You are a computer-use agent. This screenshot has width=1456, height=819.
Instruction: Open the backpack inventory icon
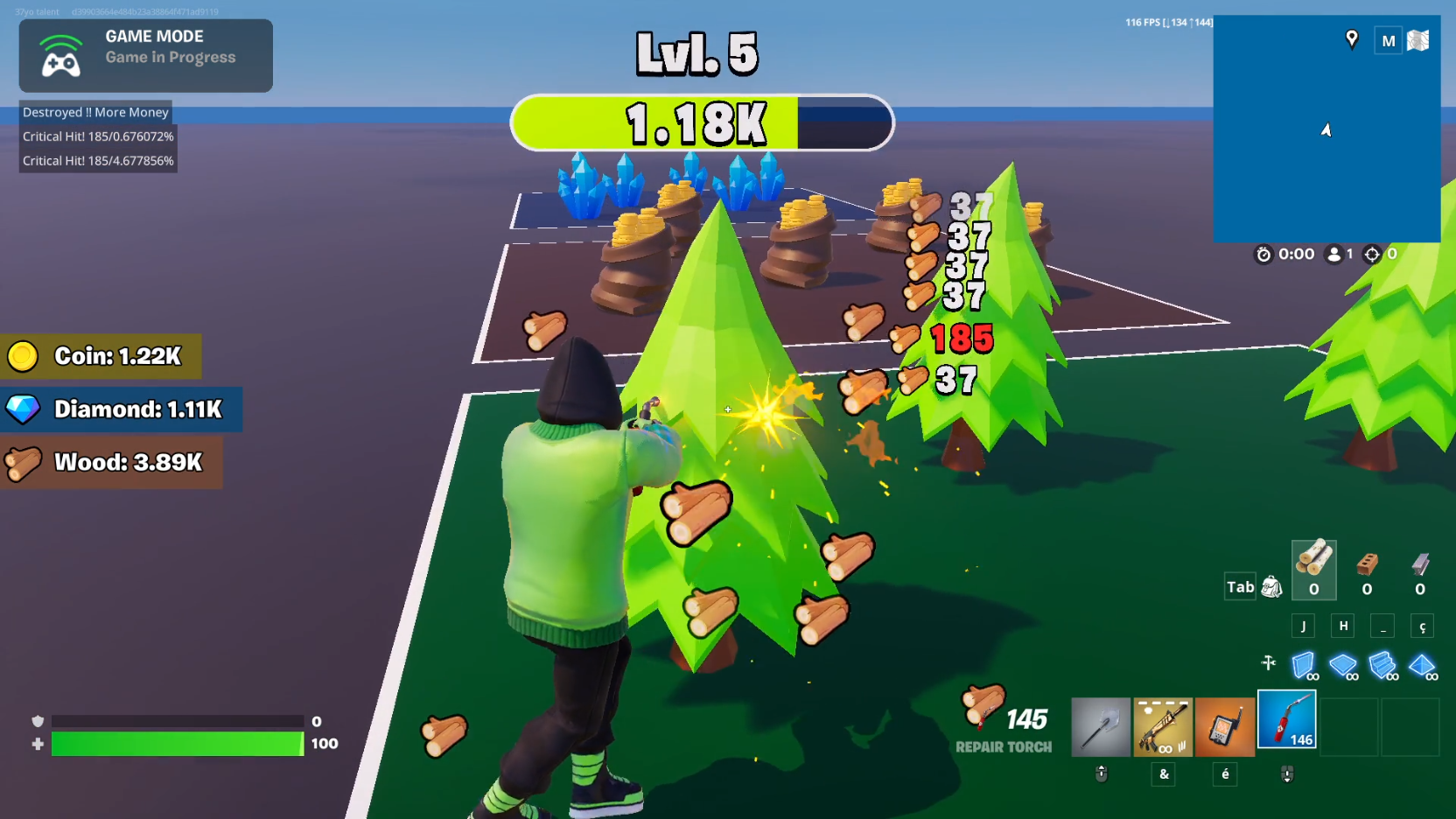click(x=1272, y=587)
